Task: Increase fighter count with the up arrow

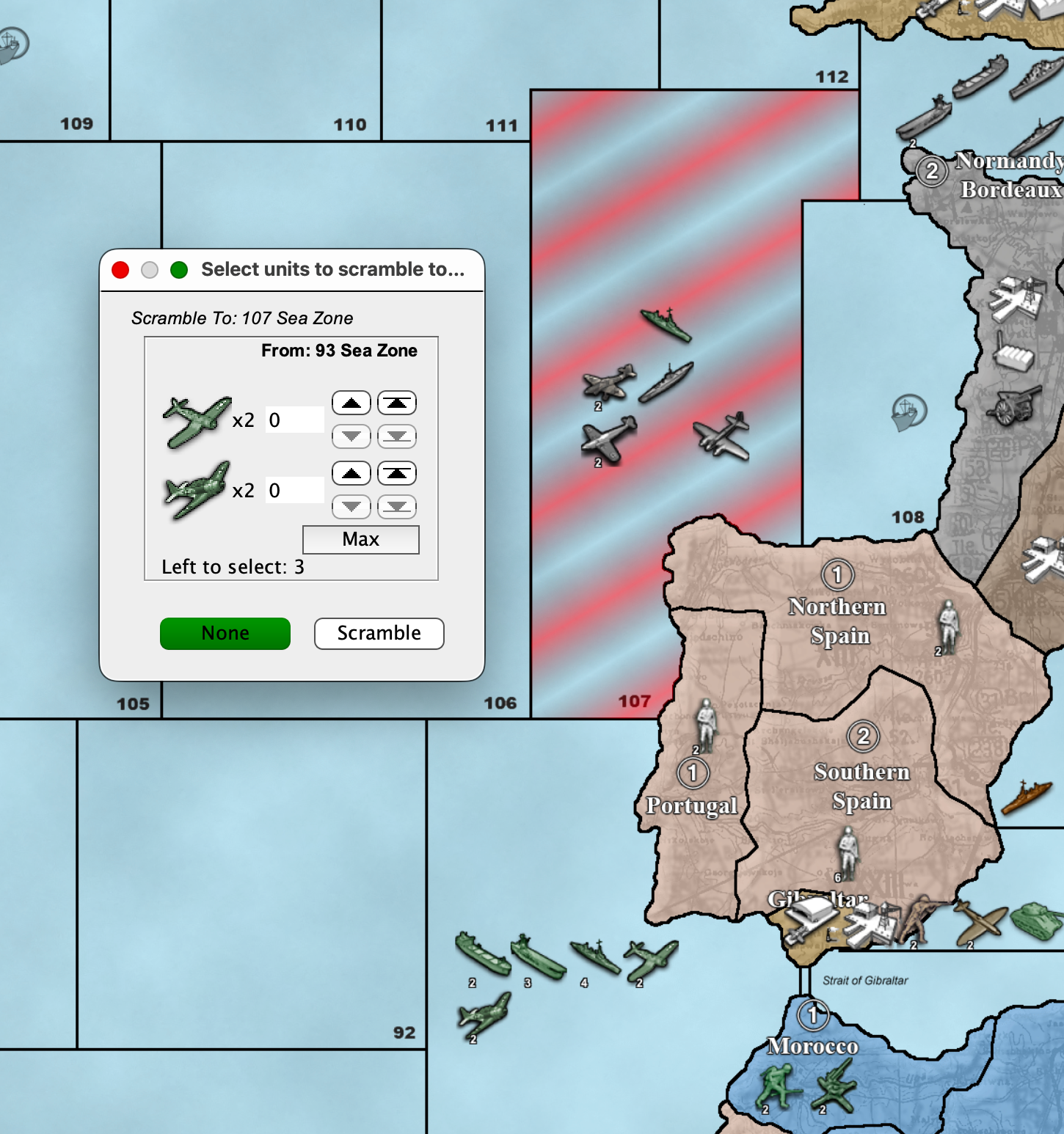Action: point(351,402)
